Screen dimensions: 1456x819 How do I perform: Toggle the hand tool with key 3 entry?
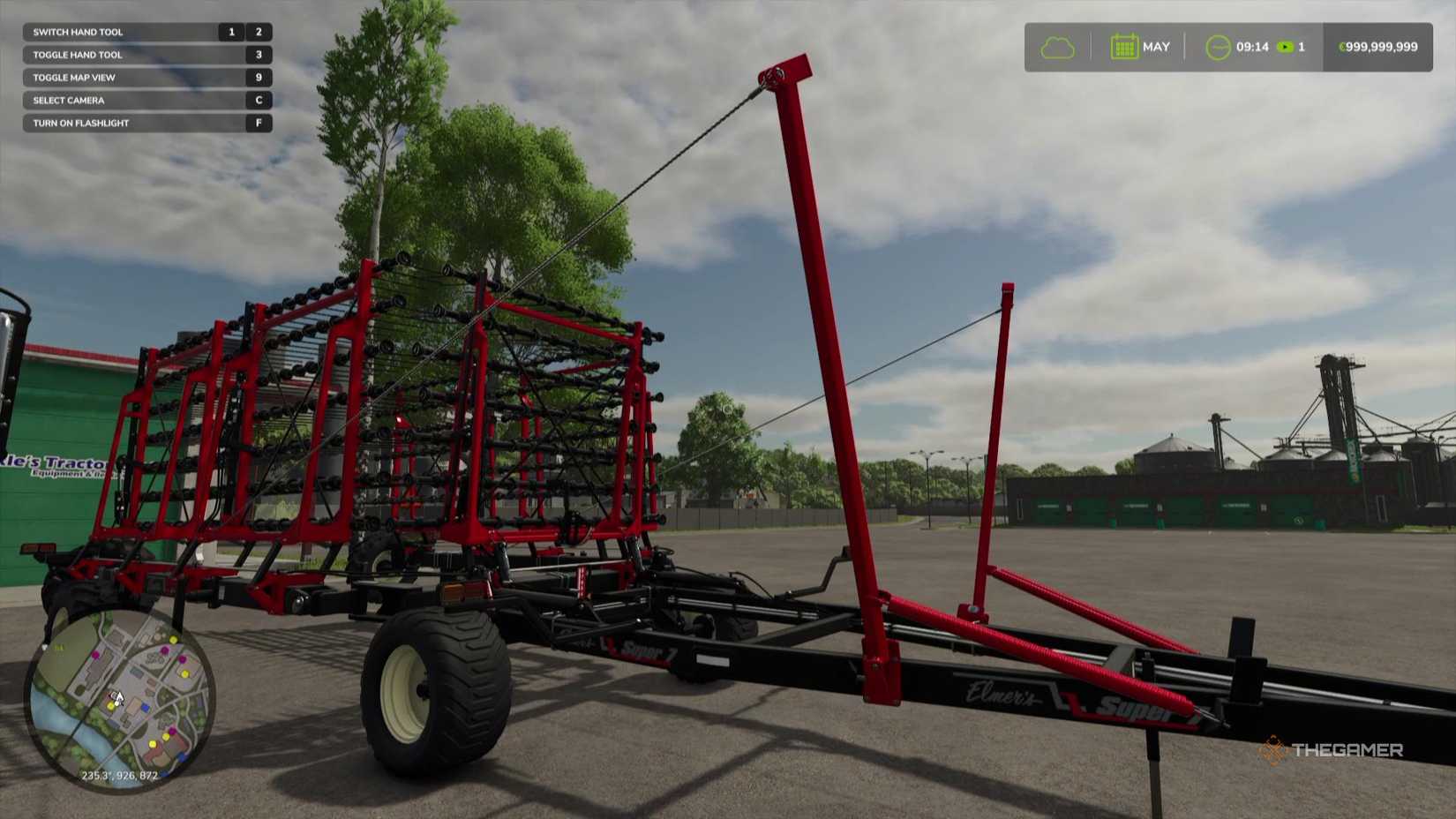(x=257, y=54)
